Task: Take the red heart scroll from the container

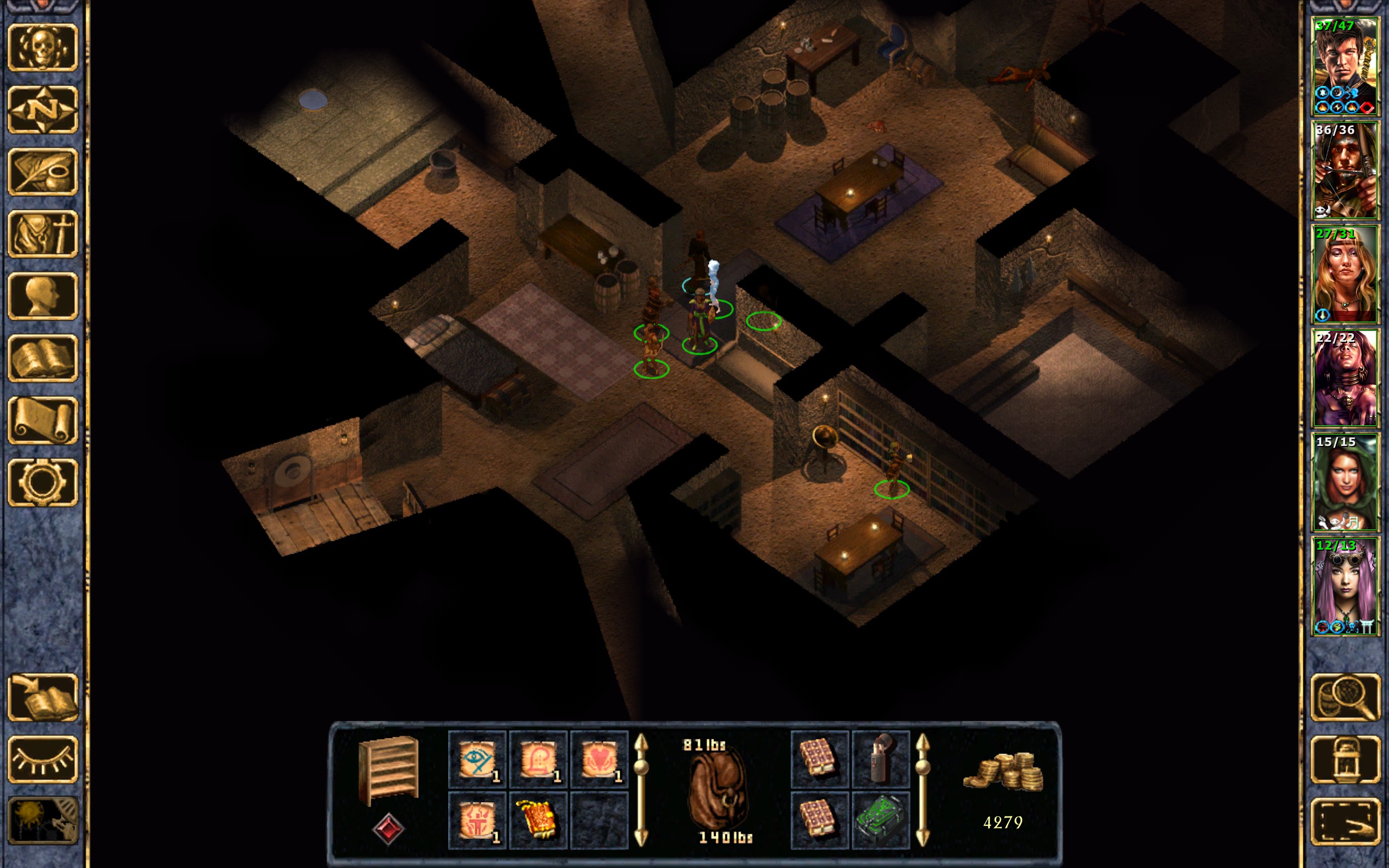Action: coord(598,759)
